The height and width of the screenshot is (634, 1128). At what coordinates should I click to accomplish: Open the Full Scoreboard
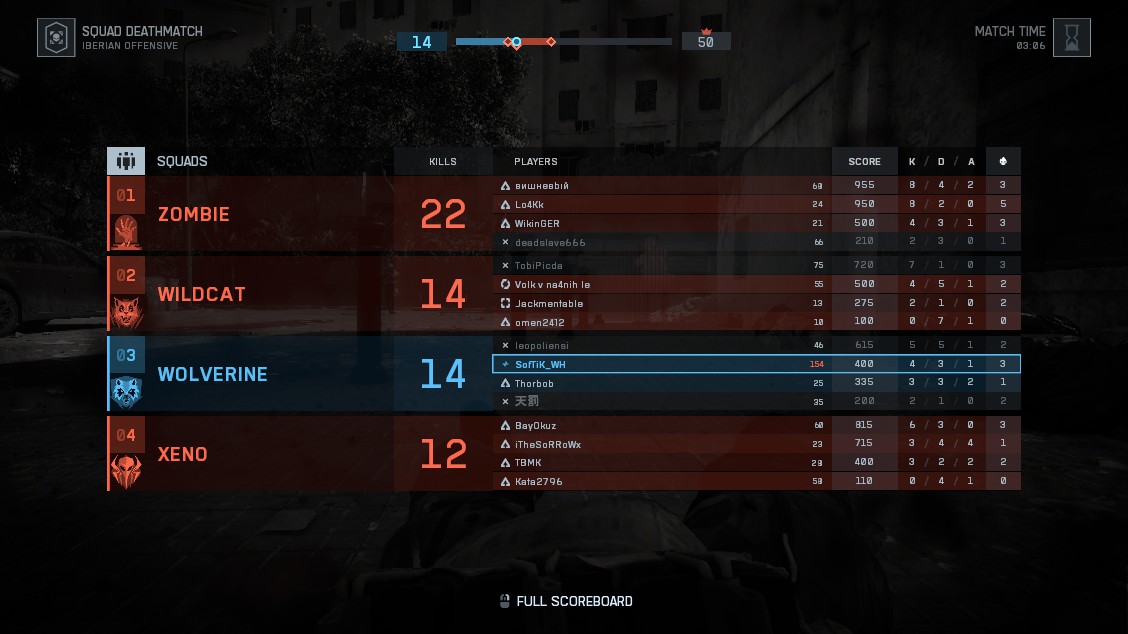click(x=566, y=601)
